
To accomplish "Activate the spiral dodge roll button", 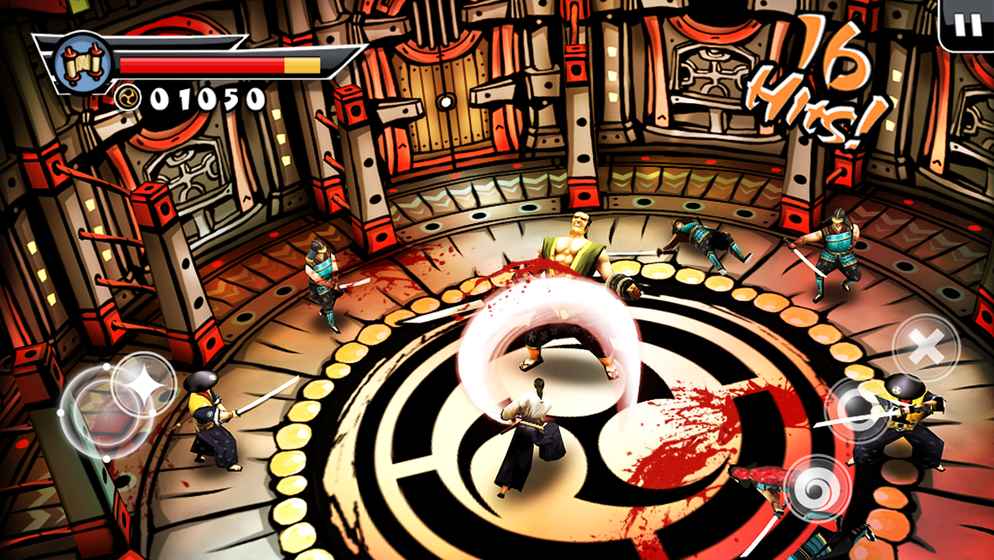I will [817, 488].
